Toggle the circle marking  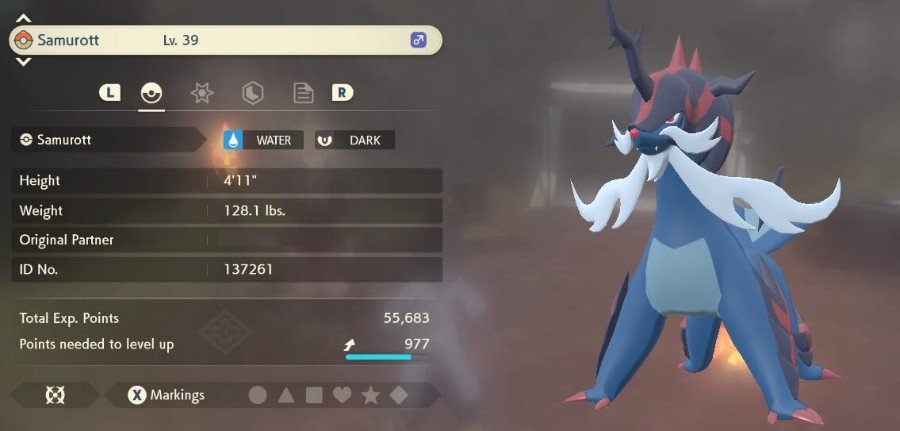tap(257, 395)
